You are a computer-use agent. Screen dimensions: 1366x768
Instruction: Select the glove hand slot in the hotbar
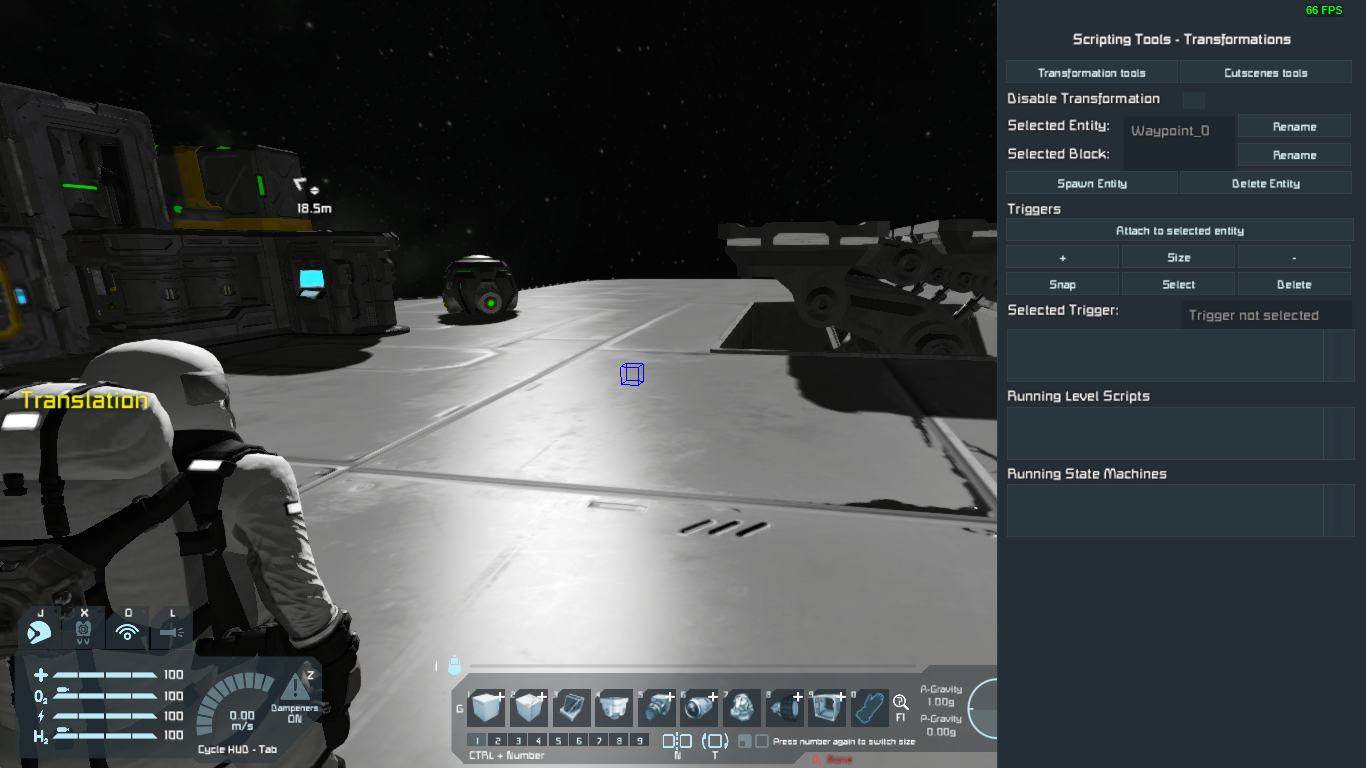[870, 708]
